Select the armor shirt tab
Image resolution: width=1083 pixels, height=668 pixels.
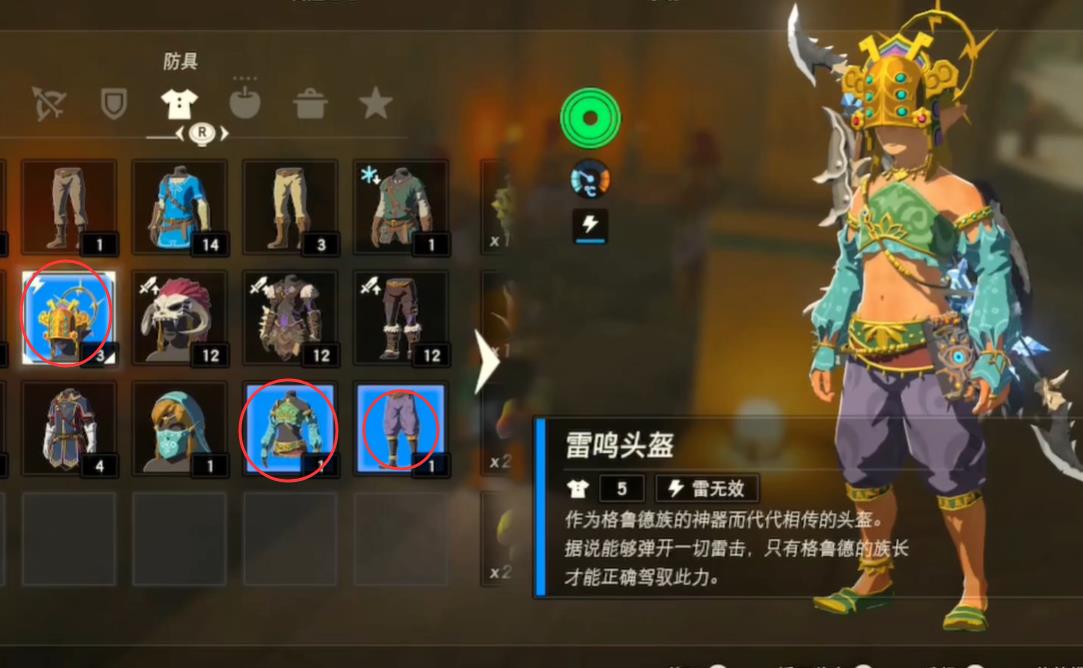point(180,103)
